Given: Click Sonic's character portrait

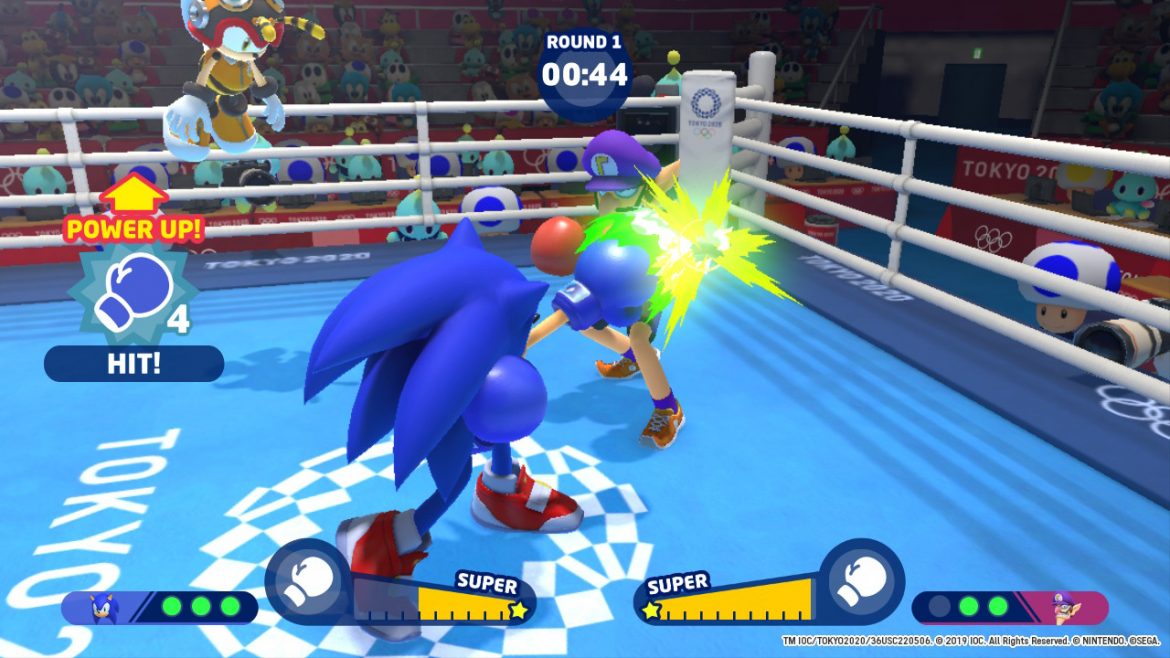Looking at the screenshot, I should pyautogui.click(x=106, y=607).
